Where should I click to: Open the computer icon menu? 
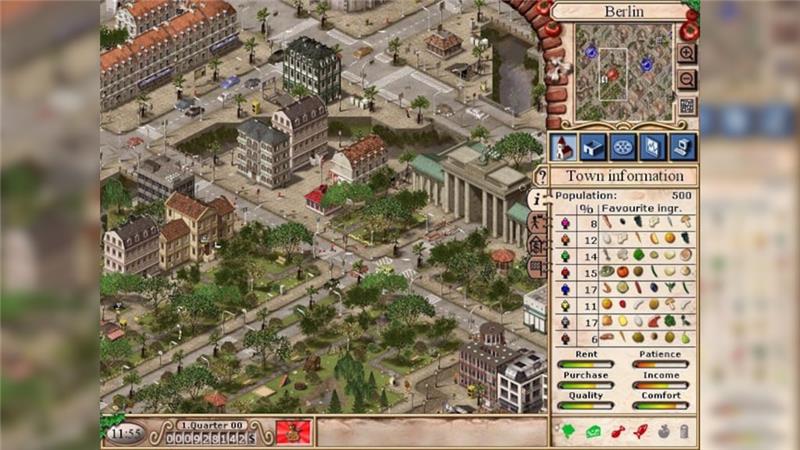pos(682,147)
